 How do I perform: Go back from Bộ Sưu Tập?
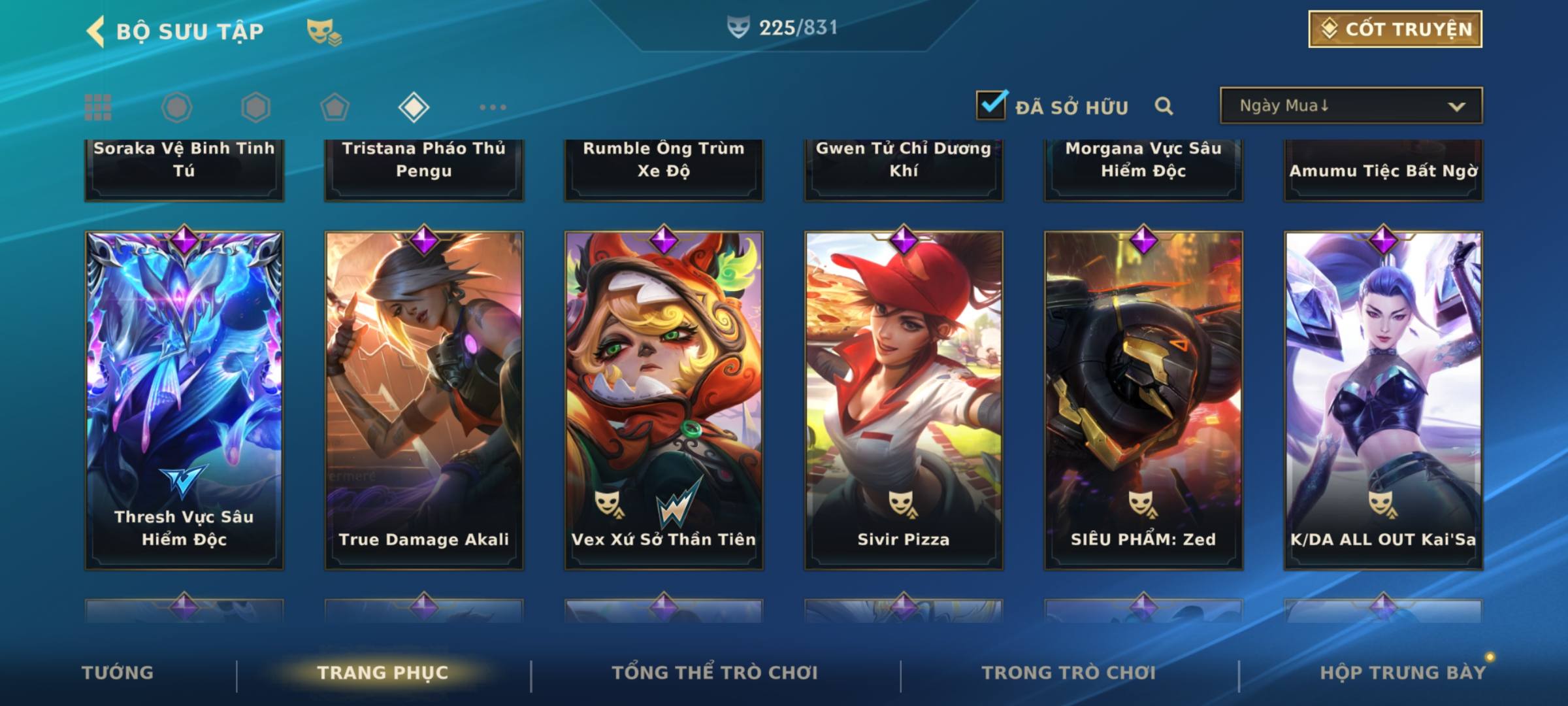pos(96,31)
